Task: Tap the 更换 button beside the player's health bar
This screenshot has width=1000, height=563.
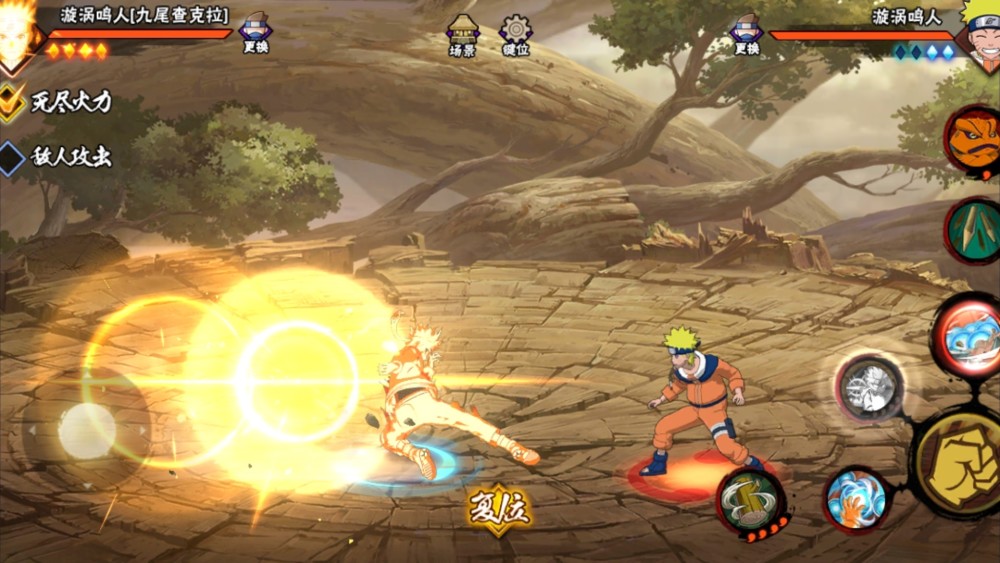Action: pos(256,33)
